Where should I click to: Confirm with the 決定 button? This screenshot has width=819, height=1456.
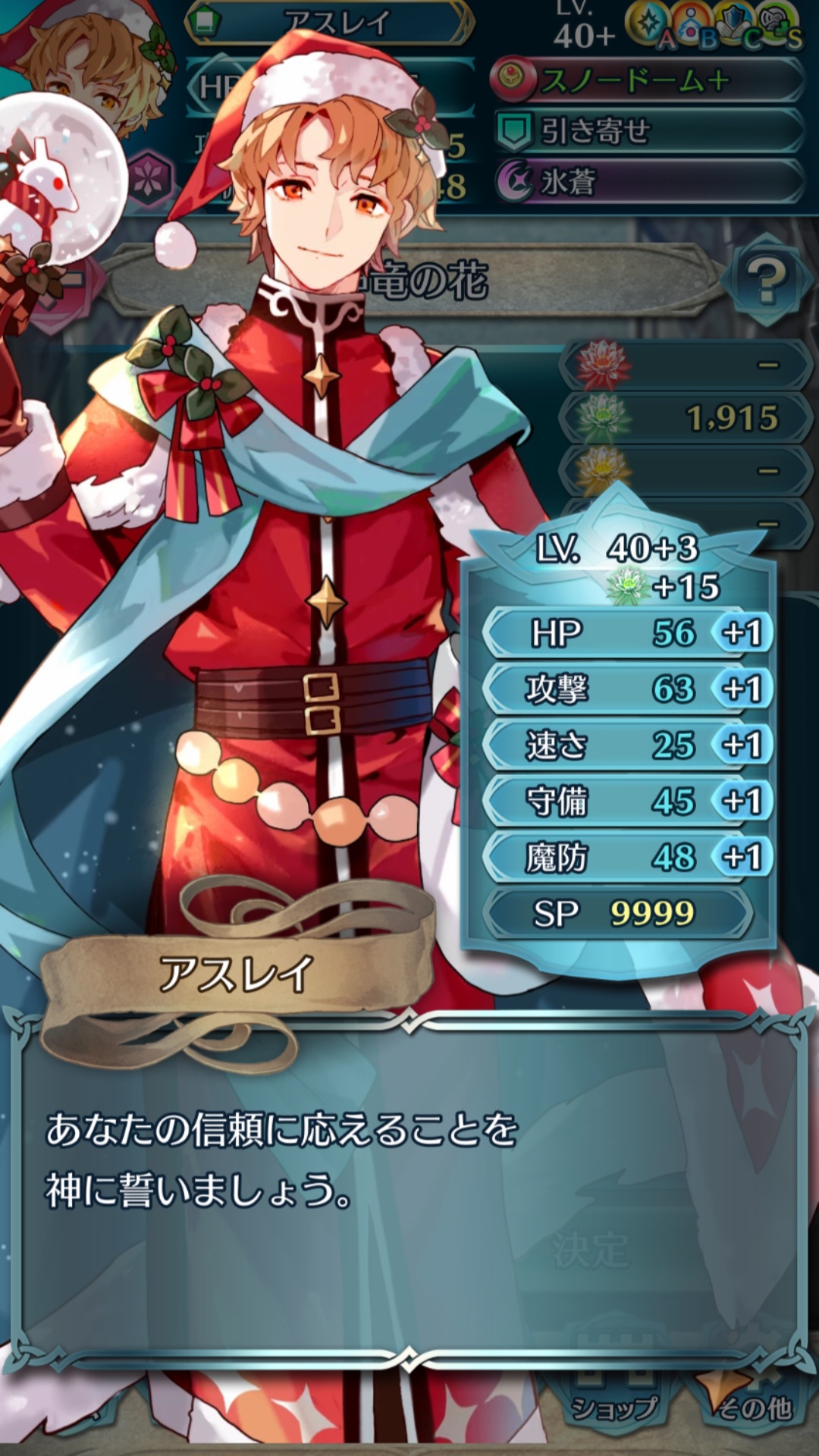point(590,1251)
